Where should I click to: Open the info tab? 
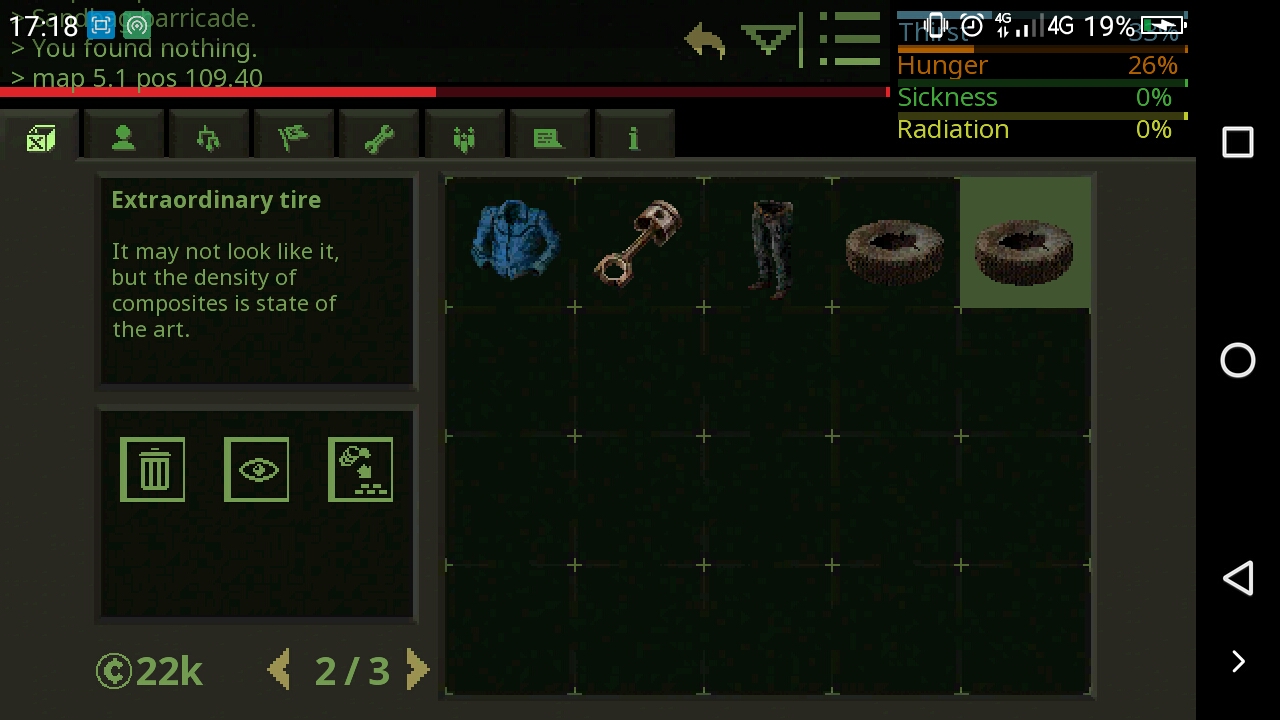634,134
